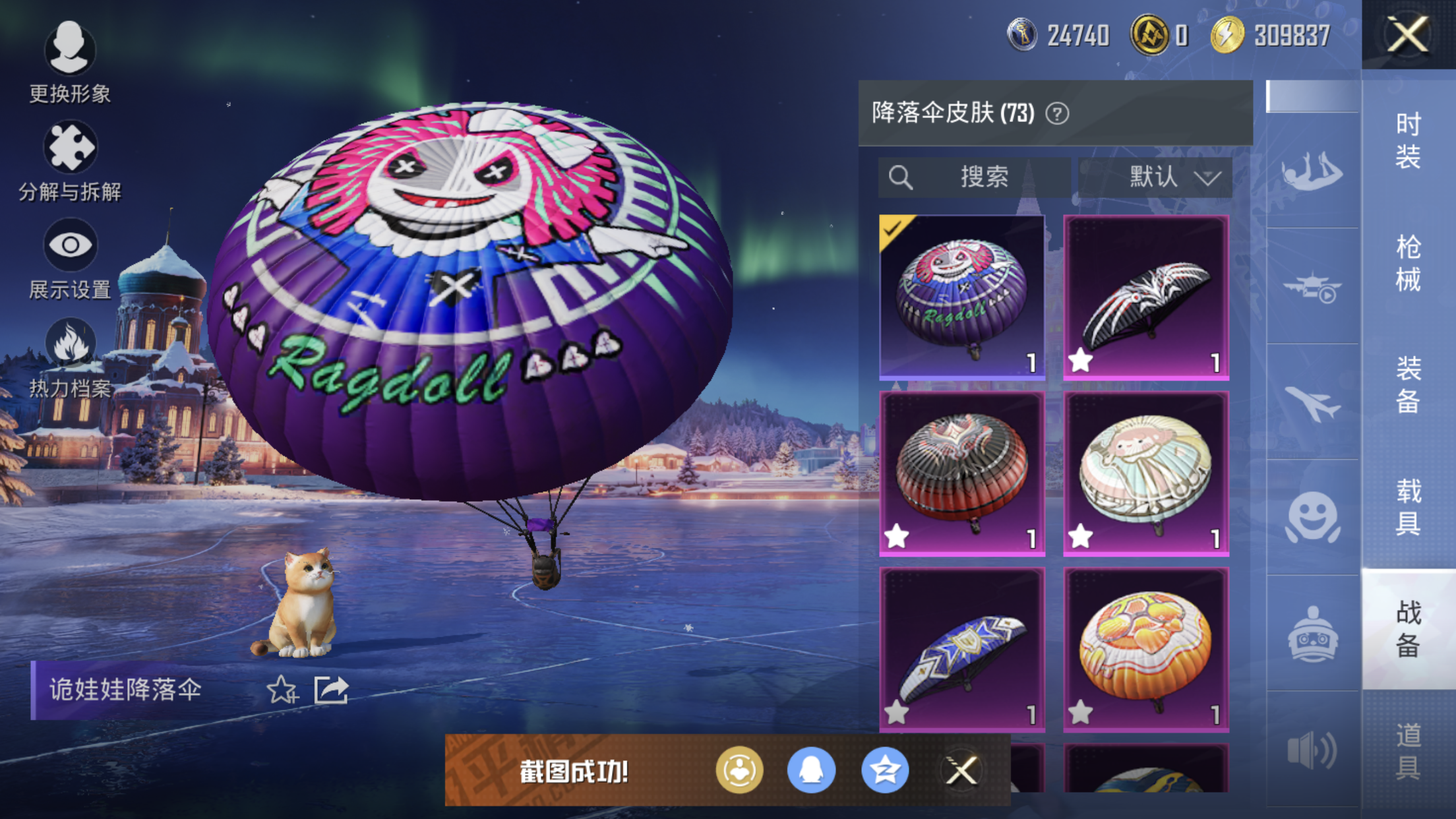This screenshot has width=1456, height=819.
Task: Switch to the 载具 vehicles tab
Action: [x=1409, y=506]
